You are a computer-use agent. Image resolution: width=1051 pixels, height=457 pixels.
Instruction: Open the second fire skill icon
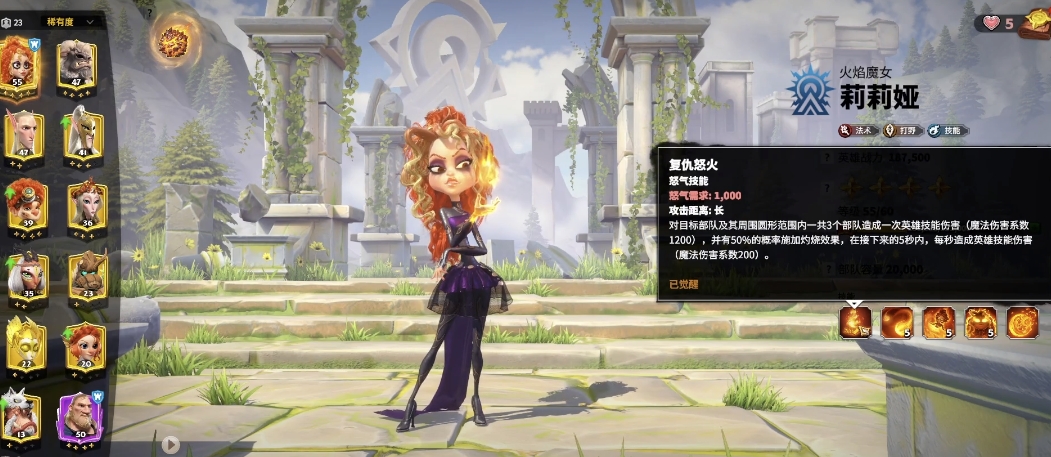tap(896, 321)
